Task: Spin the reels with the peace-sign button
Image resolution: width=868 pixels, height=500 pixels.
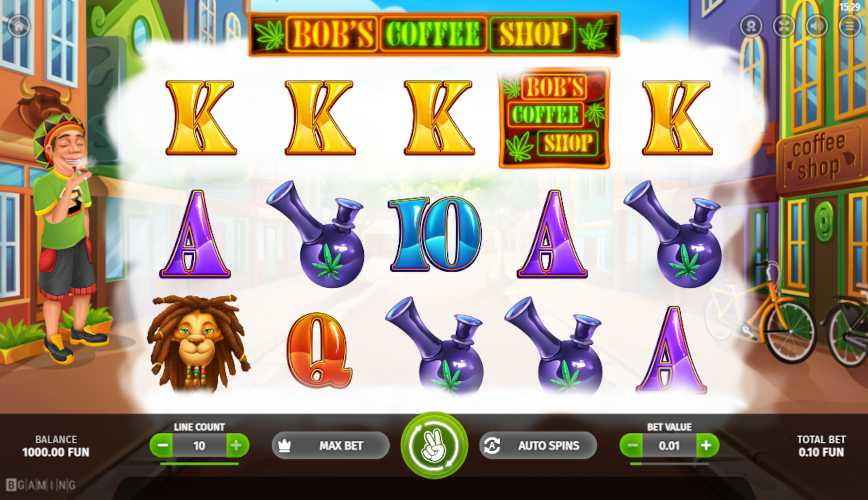Action: (x=434, y=445)
